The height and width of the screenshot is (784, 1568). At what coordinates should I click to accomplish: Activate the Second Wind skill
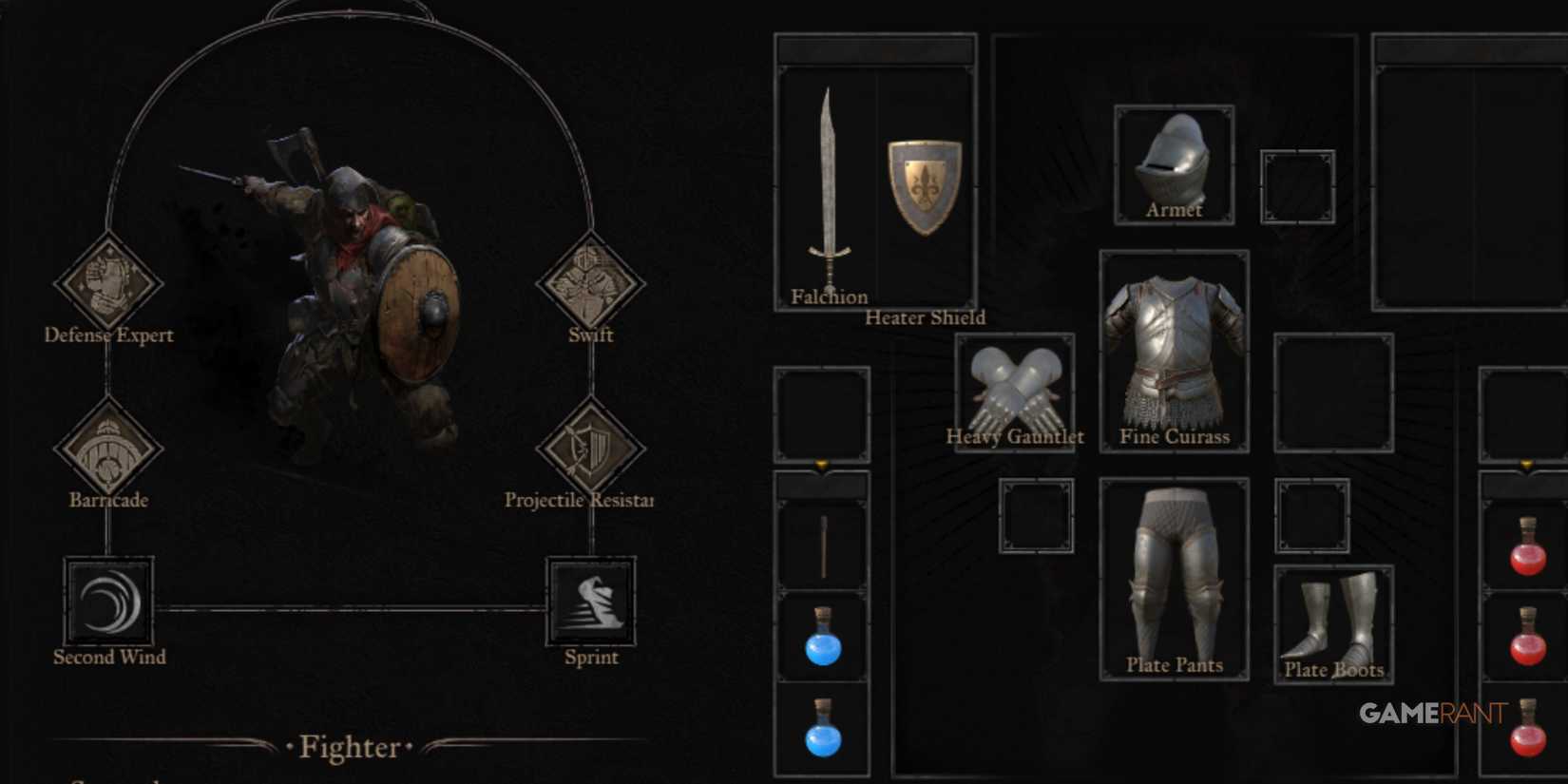click(x=108, y=602)
